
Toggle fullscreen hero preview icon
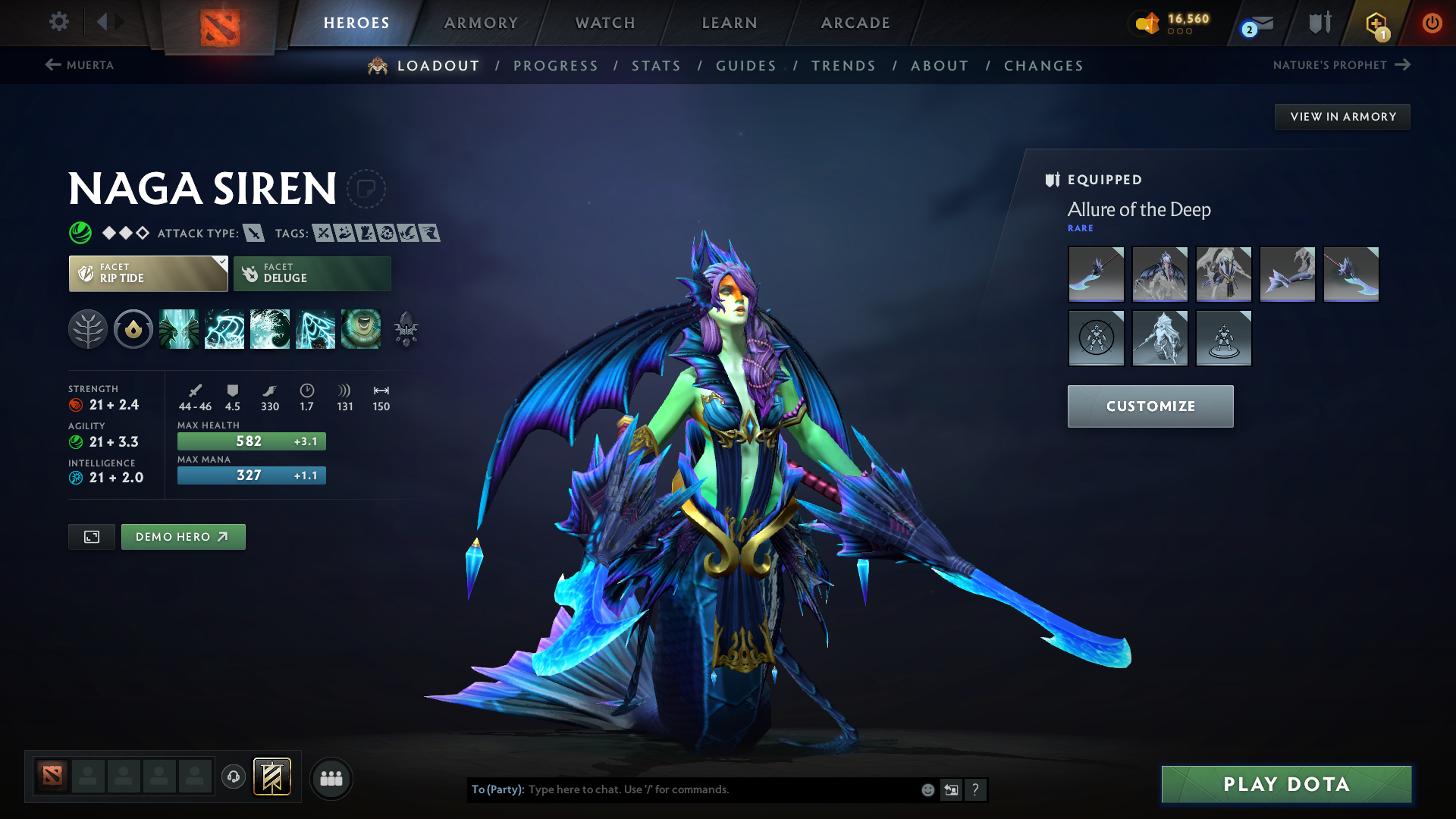(x=91, y=536)
